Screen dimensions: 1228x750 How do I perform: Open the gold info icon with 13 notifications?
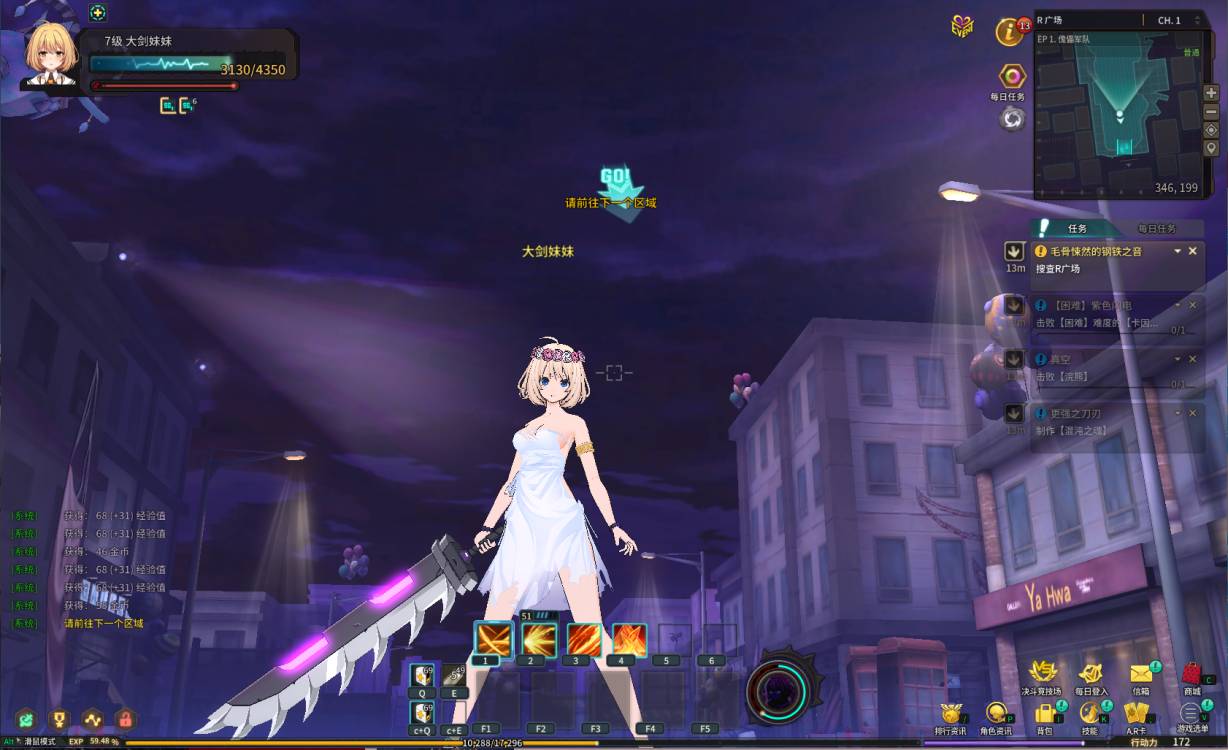pyautogui.click(x=1010, y=31)
